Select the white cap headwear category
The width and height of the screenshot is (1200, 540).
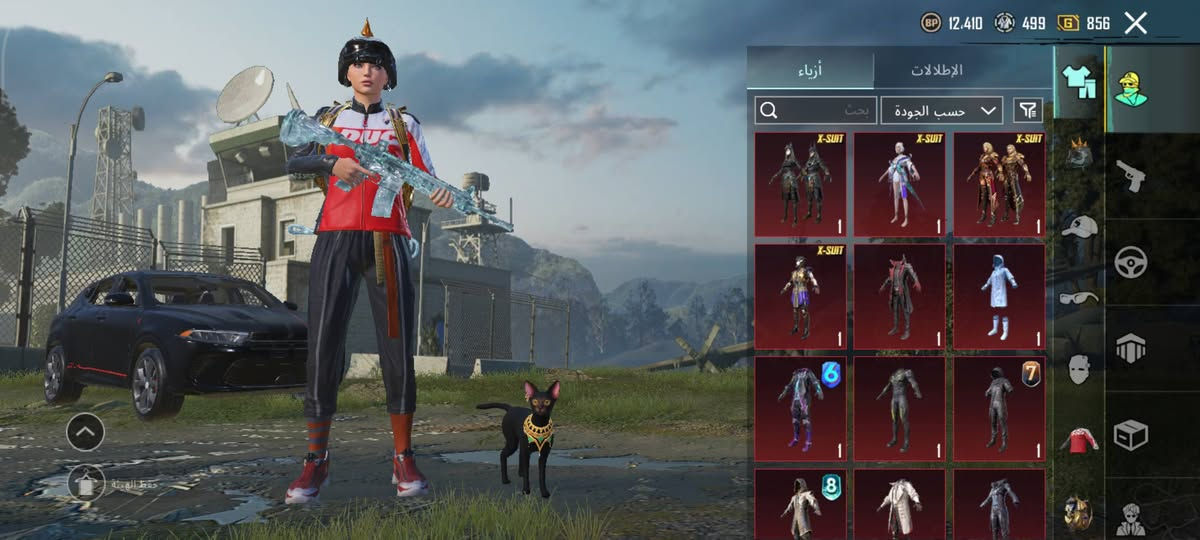[x=1078, y=227]
